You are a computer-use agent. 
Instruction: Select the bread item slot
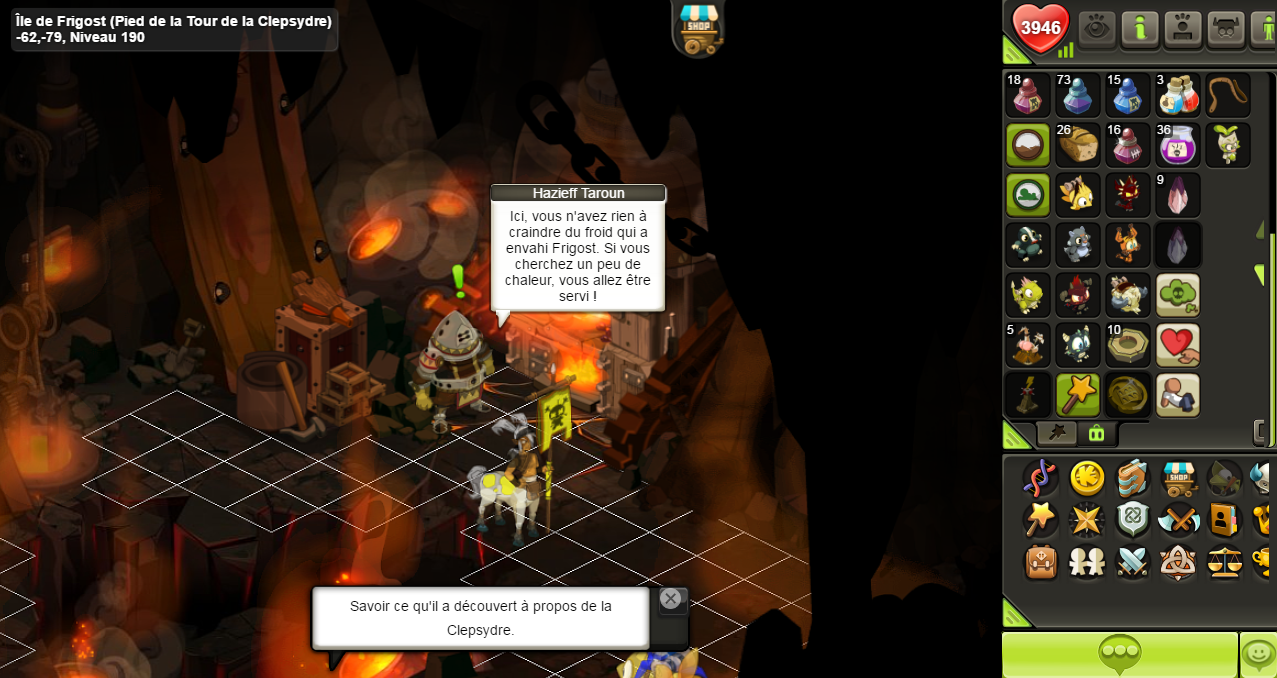coord(1078,145)
